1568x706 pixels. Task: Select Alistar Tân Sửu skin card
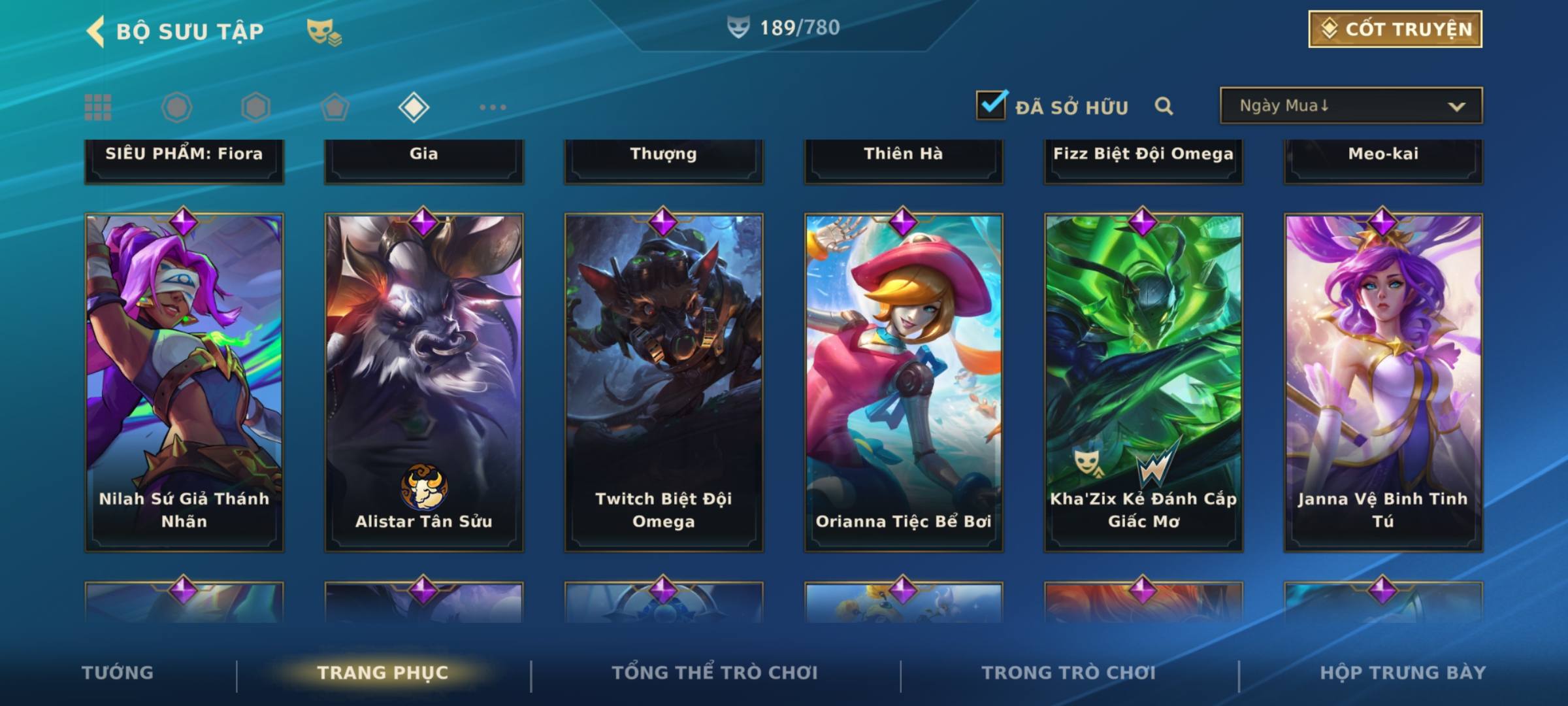424,382
